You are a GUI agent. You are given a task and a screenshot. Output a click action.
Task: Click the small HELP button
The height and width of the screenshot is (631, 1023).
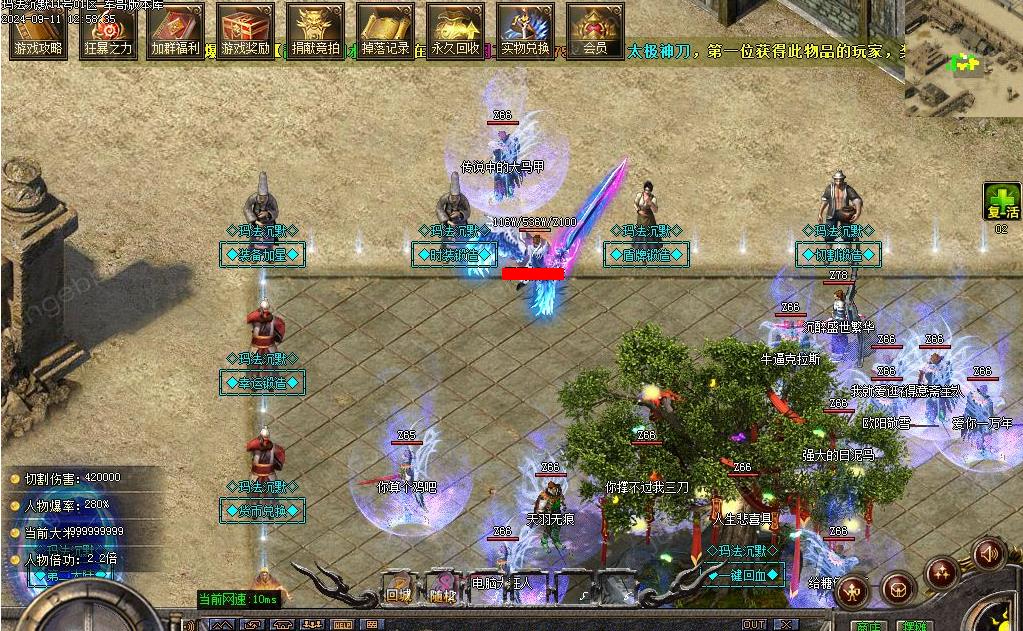pyautogui.click(x=342, y=625)
